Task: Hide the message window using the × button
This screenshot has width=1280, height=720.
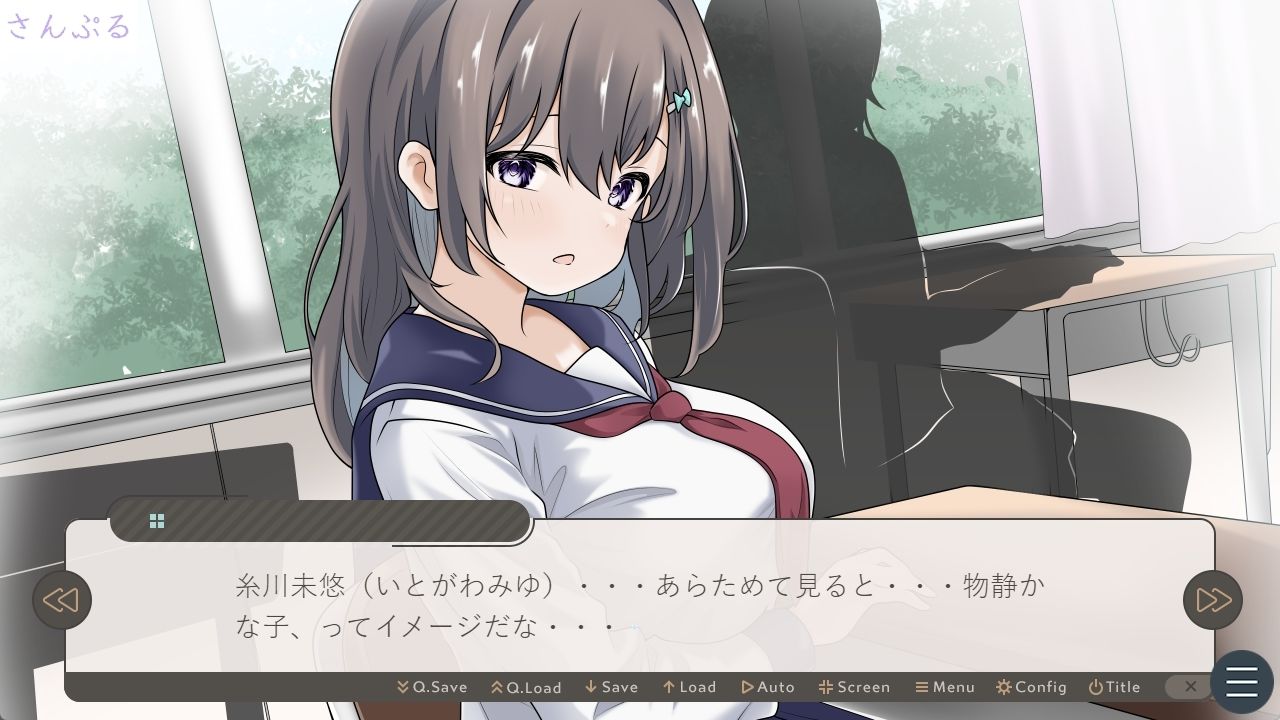Action: pyautogui.click(x=1190, y=687)
